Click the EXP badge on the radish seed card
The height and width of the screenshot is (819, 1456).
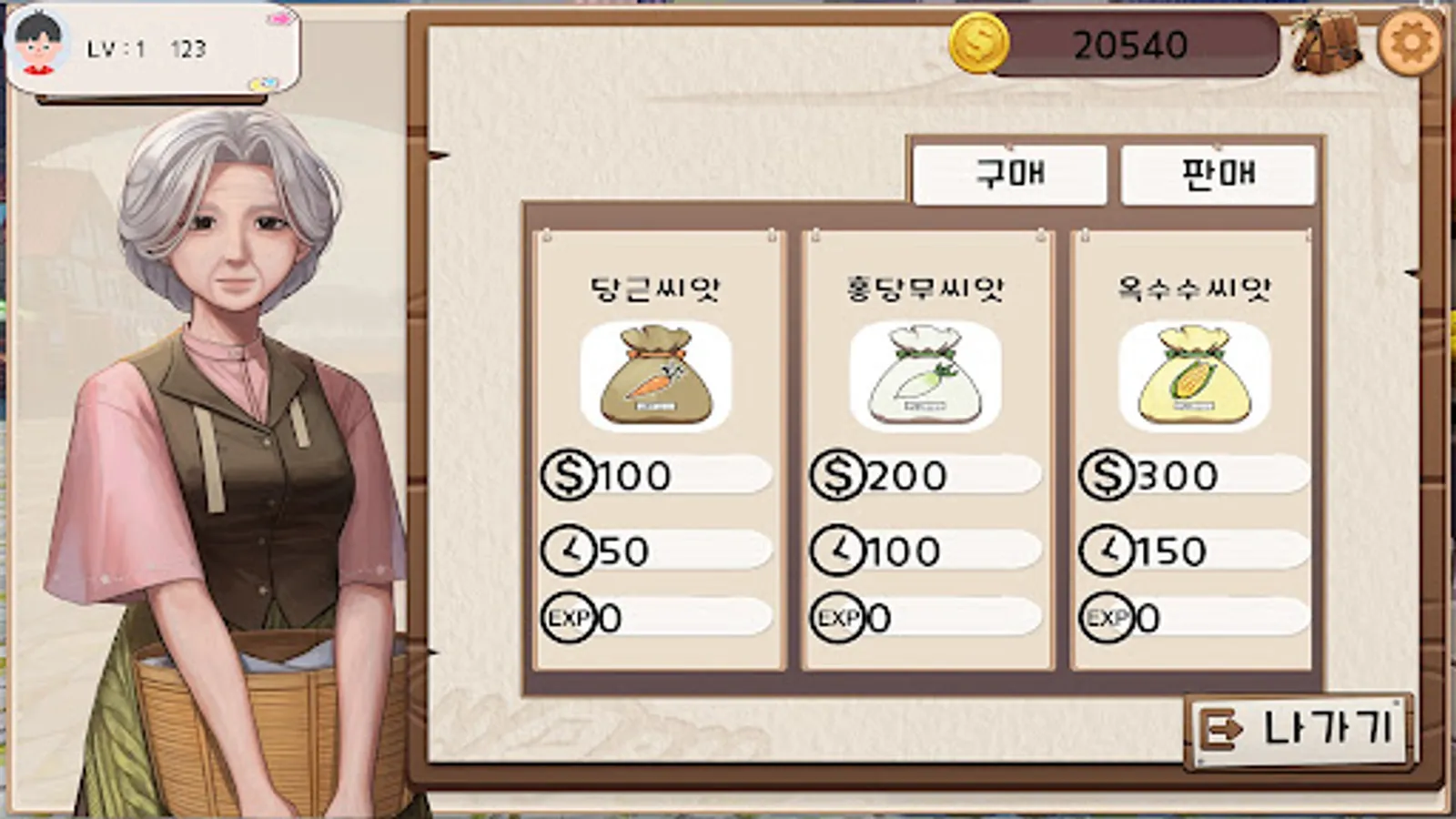(837, 618)
